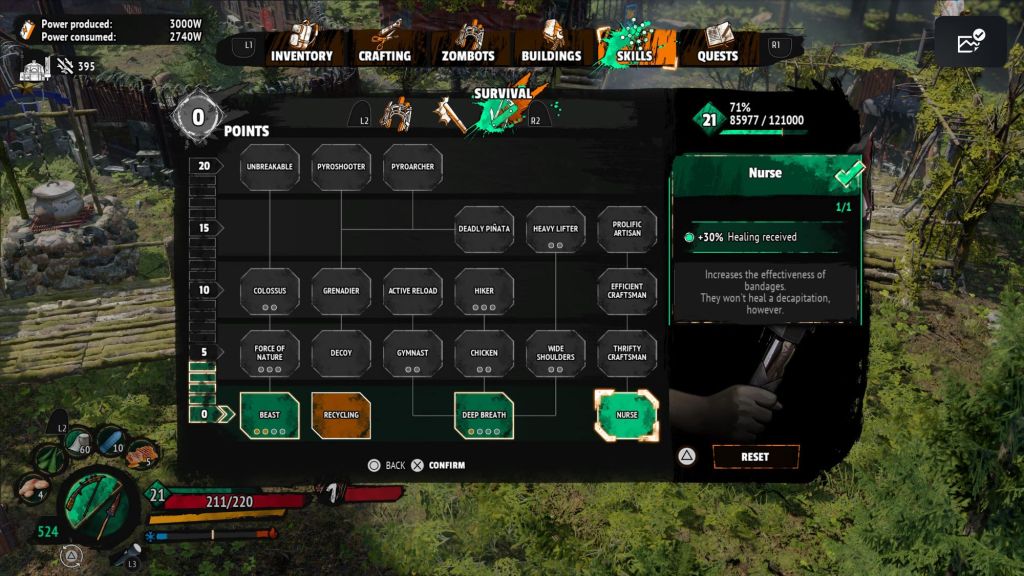This screenshot has height=576, width=1024.
Task: Select the Heavy Lifter skill
Action: [555, 229]
